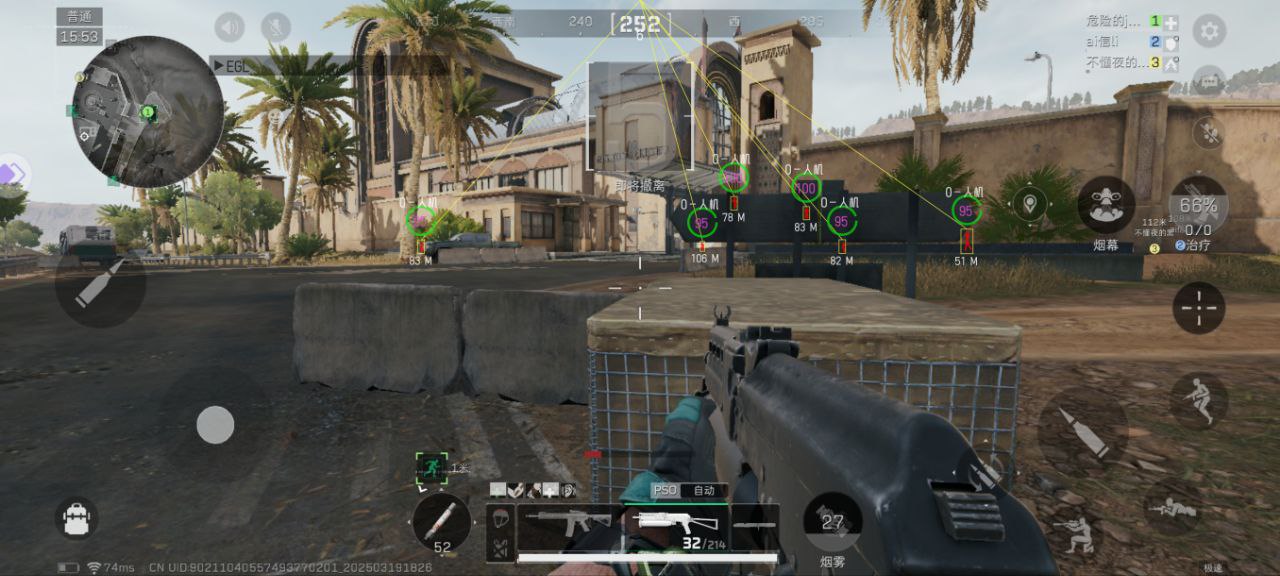Tap the 66% 治疗 healing button
The image size is (1280, 576).
click(x=1198, y=205)
